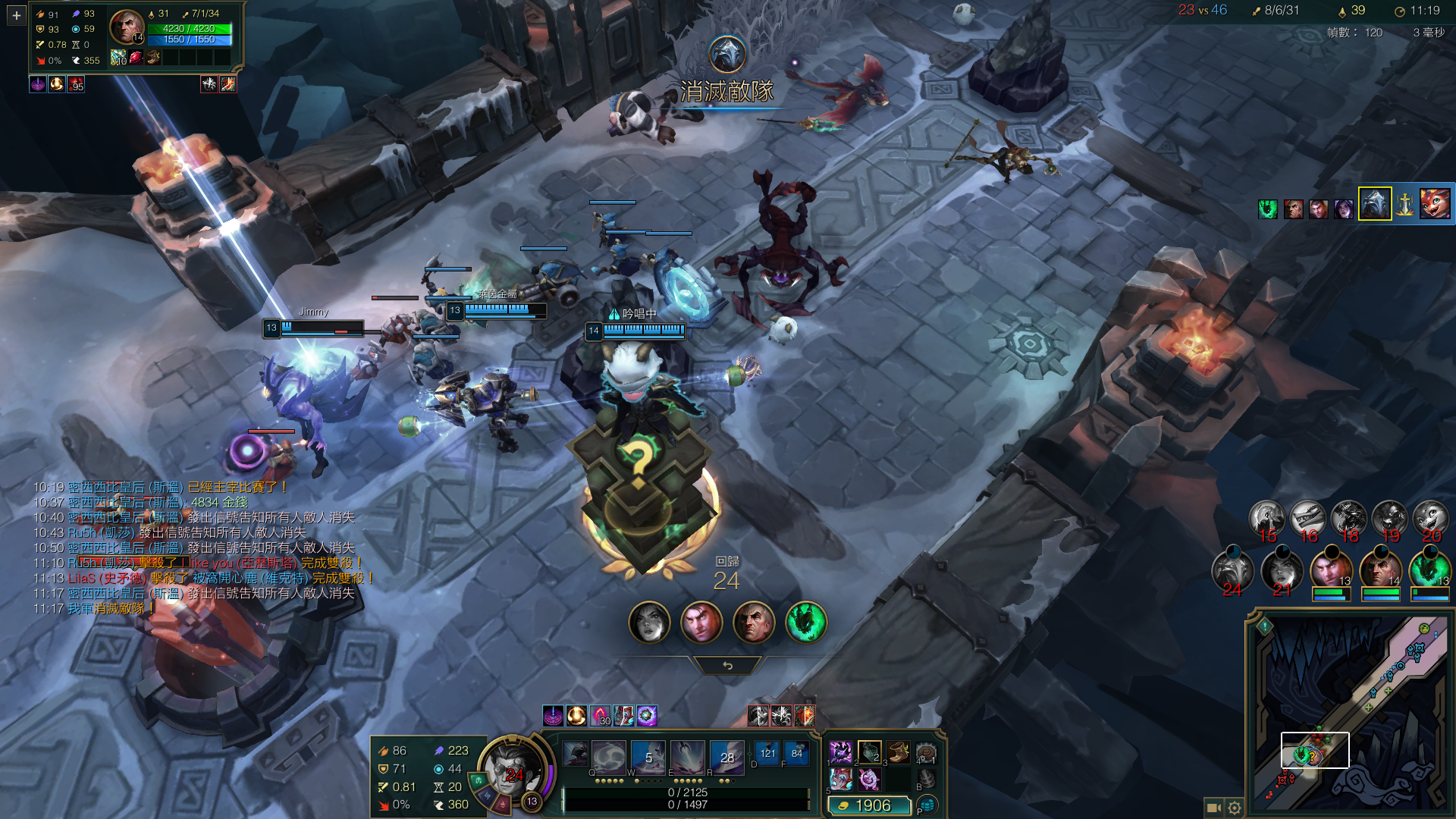Toggle the camera lock button beside the minimap

[1213, 808]
